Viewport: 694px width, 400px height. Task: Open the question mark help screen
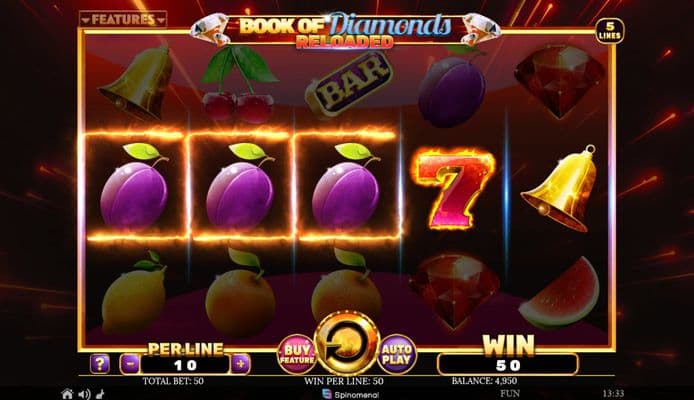[x=100, y=364]
